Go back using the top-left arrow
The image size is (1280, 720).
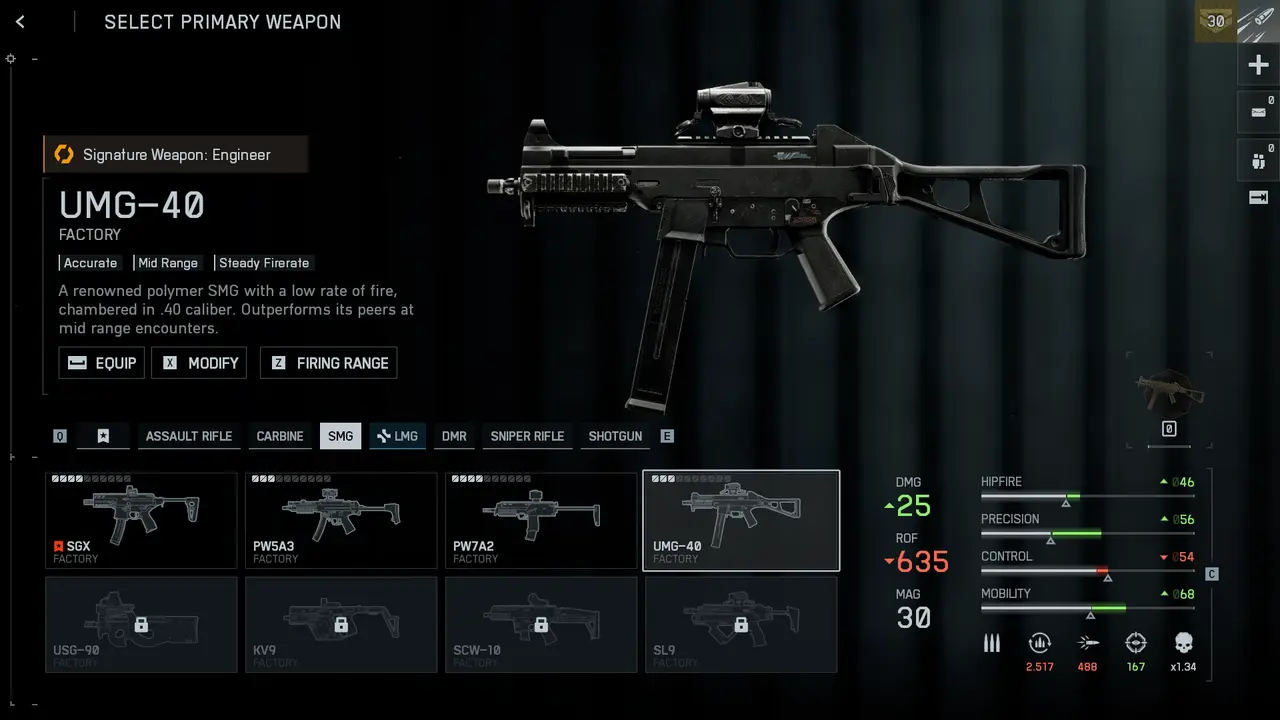click(x=20, y=22)
